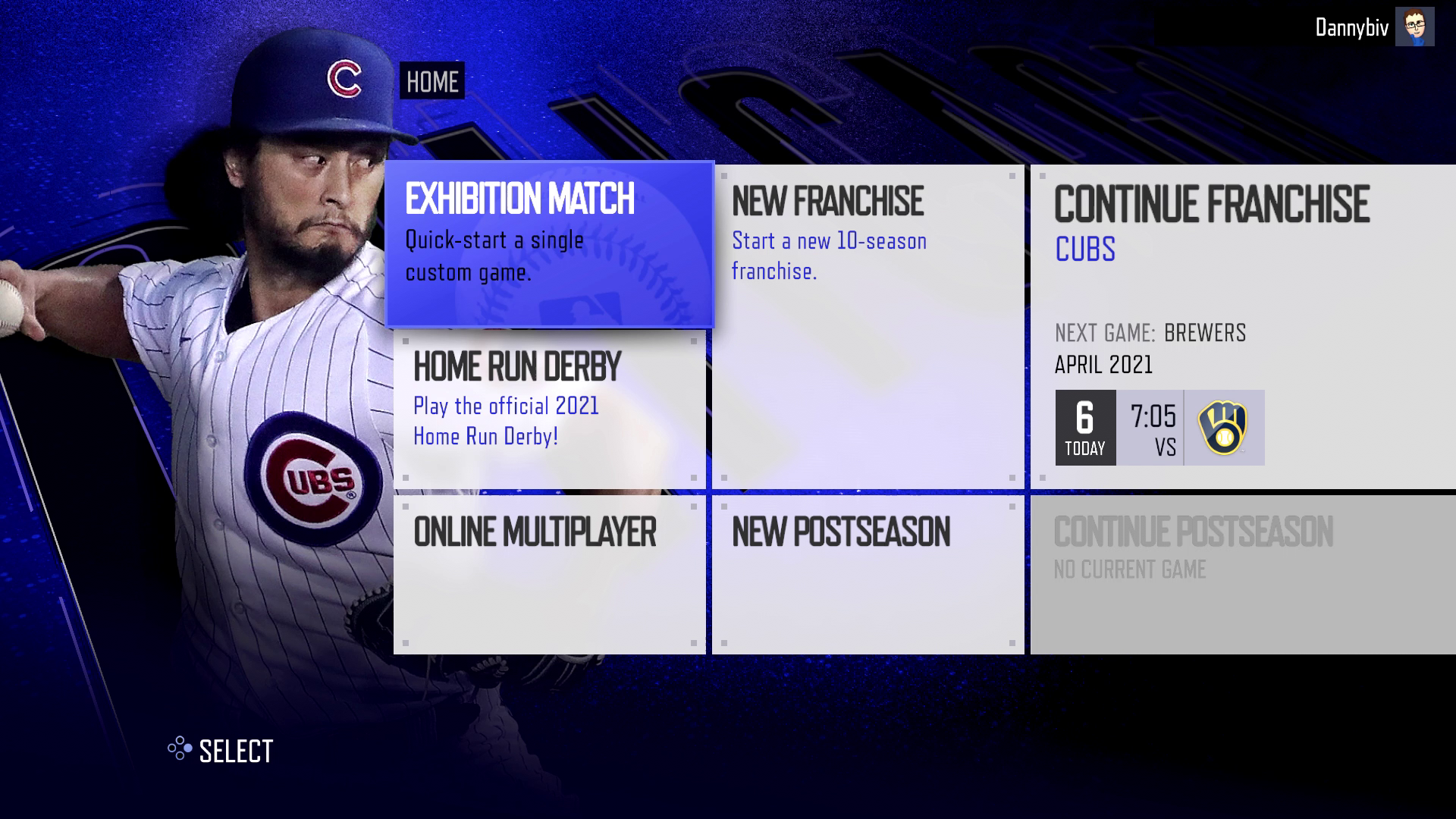Image resolution: width=1456 pixels, height=819 pixels.
Task: Select the Online Multiplayer mode
Action: pos(550,573)
